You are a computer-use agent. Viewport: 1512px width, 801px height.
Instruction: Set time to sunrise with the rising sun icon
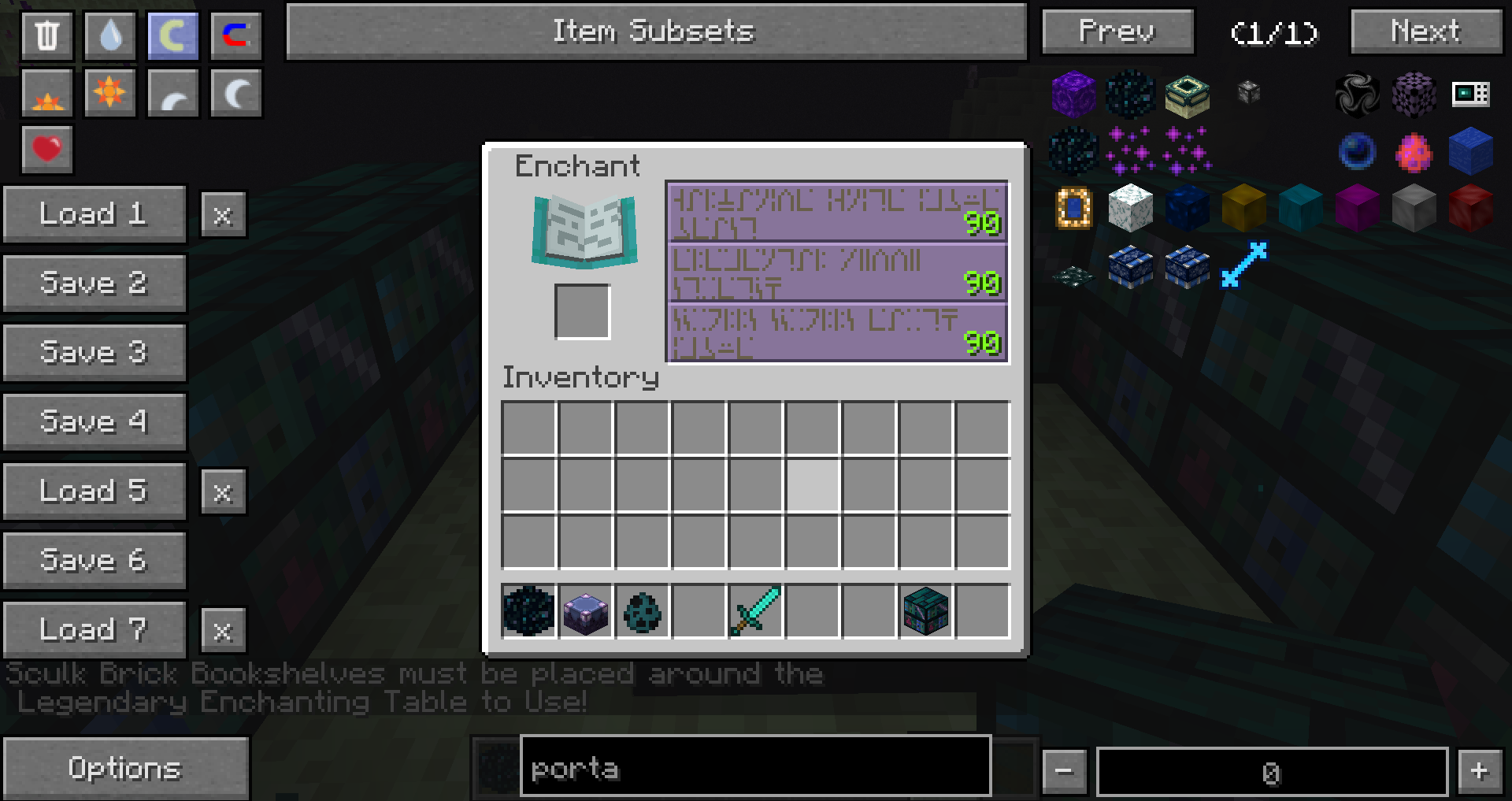coord(46,92)
